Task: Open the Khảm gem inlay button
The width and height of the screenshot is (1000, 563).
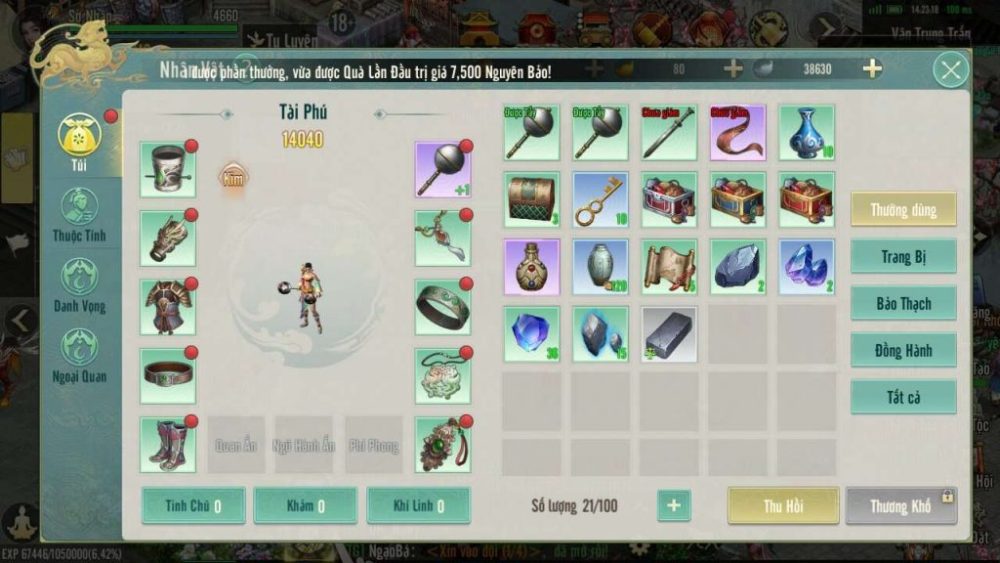Action: point(305,506)
